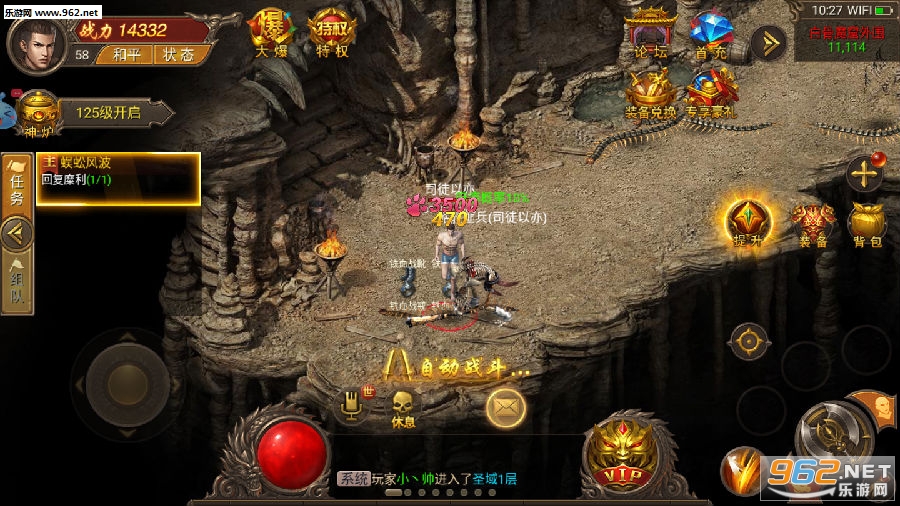Open the 首充 first recharge diamond icon
This screenshot has height=506, width=900.
[711, 34]
